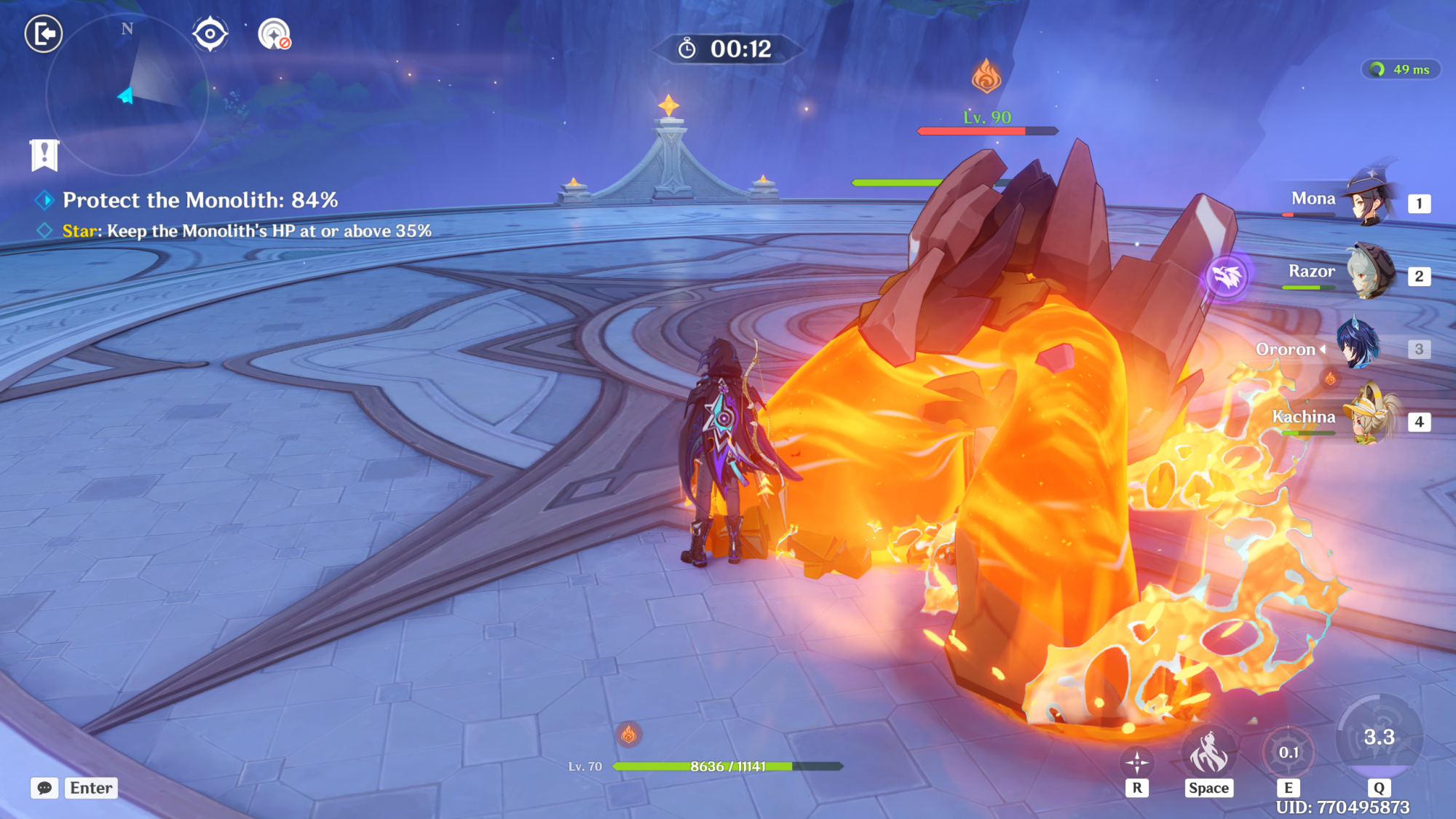Select the Protect the Monolith objective tracker
The image size is (1456, 819).
pos(200,200)
